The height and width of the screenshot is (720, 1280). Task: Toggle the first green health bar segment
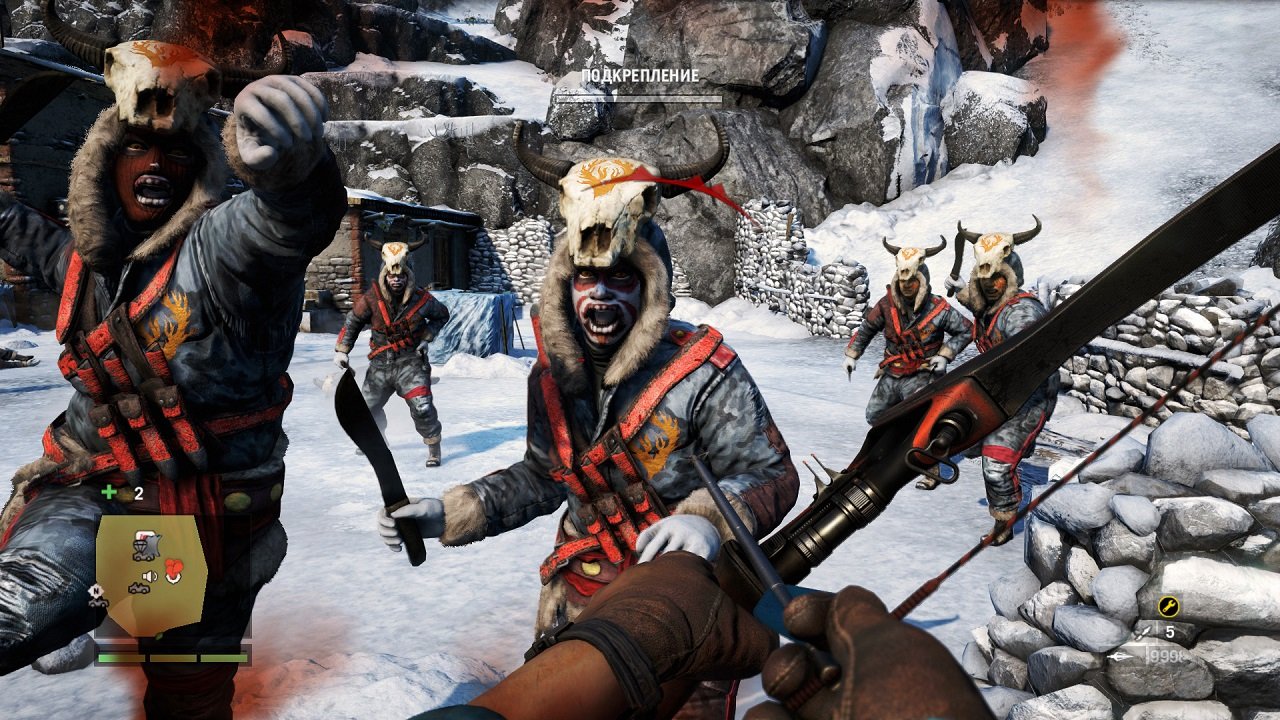121,658
